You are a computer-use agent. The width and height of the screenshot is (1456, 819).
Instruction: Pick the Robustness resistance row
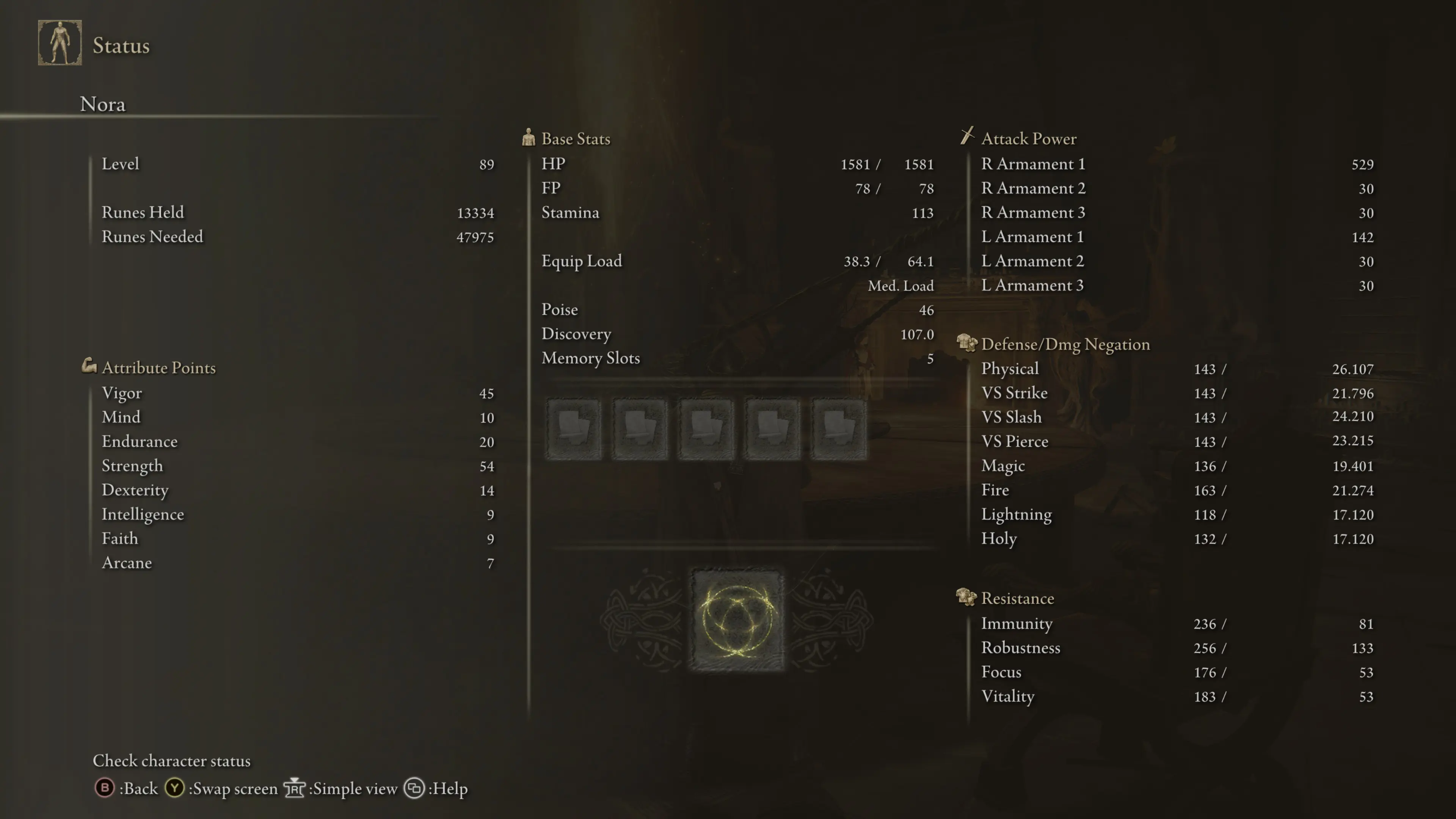tap(1177, 648)
